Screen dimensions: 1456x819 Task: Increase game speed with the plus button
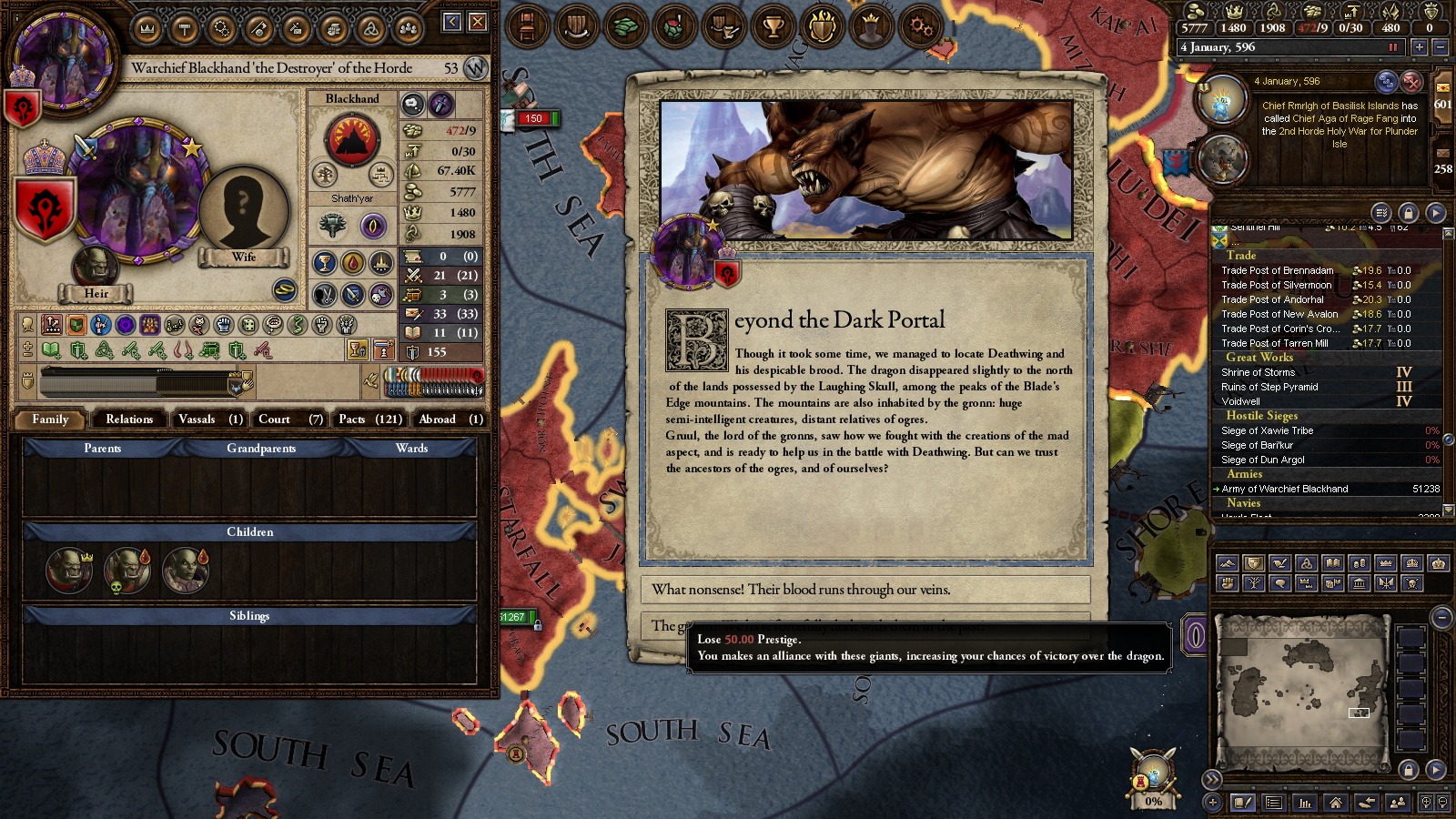1419,47
